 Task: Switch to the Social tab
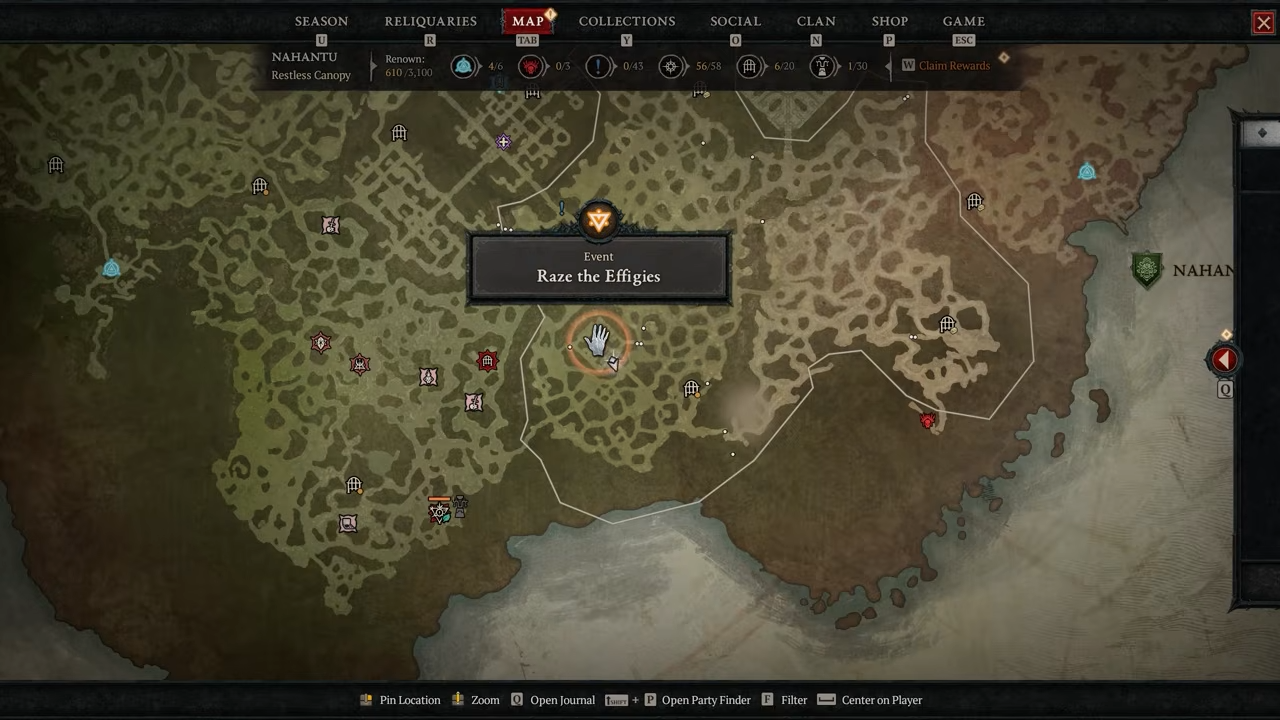(x=735, y=21)
